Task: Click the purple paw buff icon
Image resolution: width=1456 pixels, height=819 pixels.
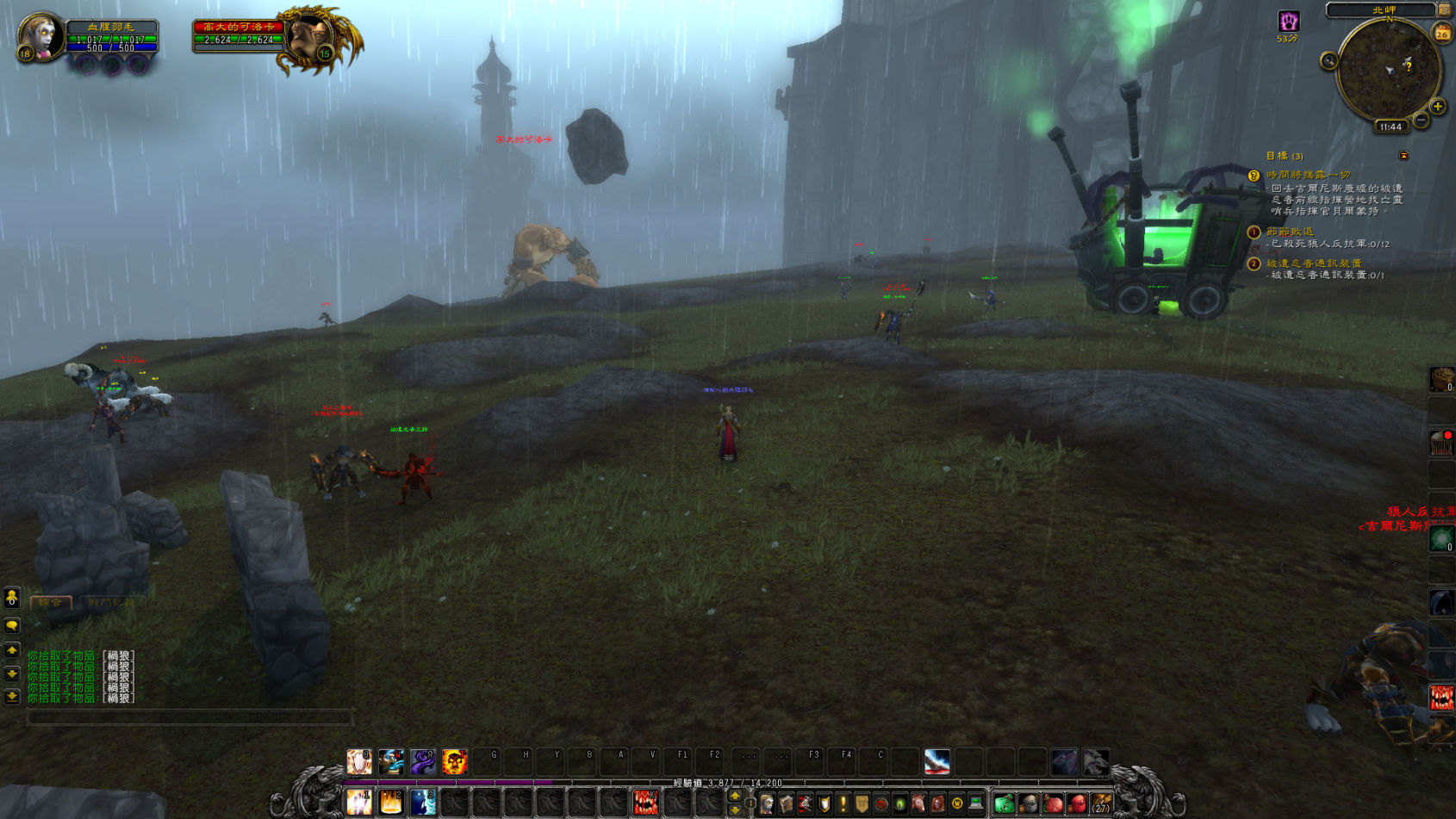Action: [1288, 22]
